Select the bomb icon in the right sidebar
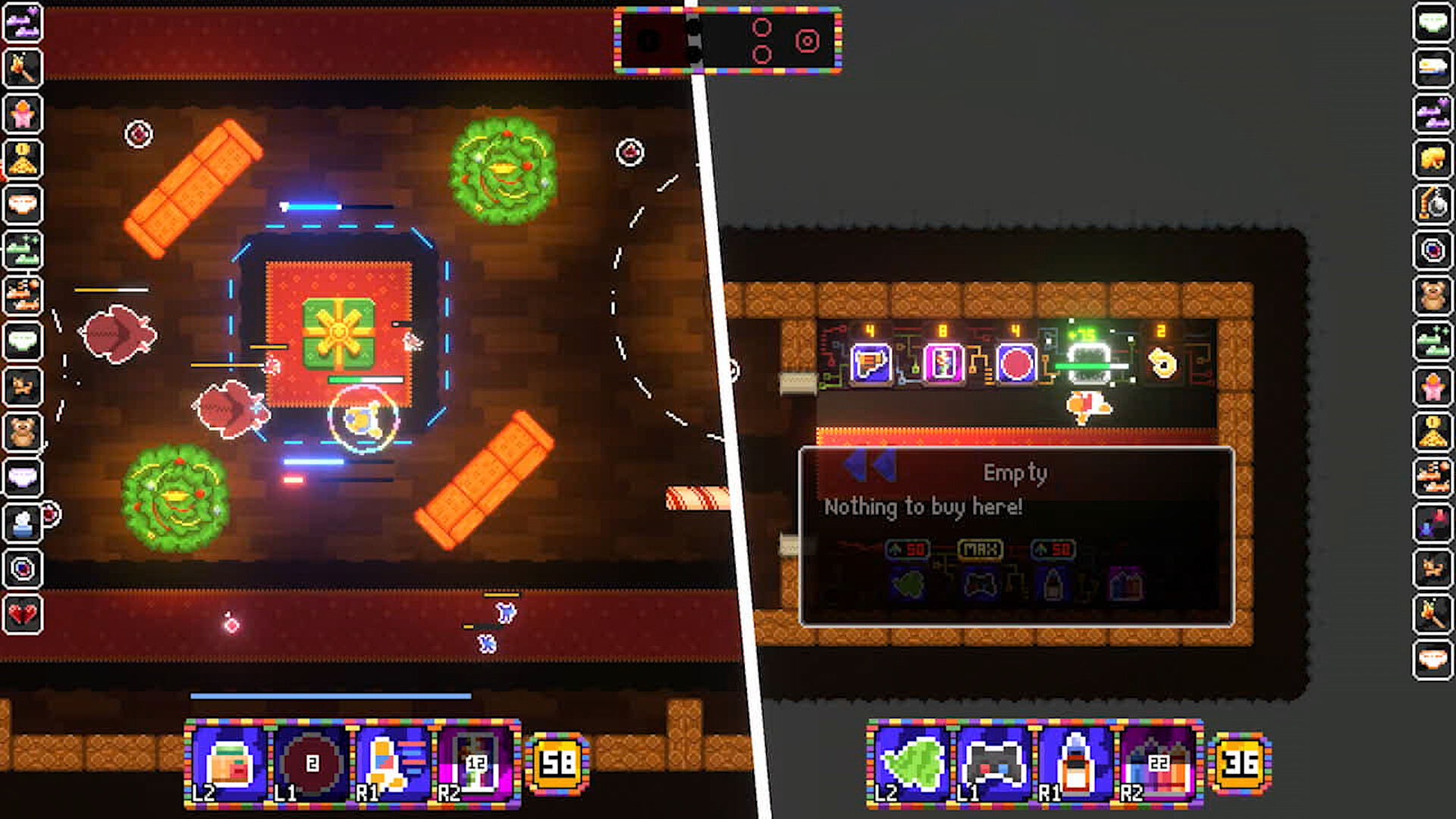Image resolution: width=1456 pixels, height=819 pixels. tap(1433, 205)
